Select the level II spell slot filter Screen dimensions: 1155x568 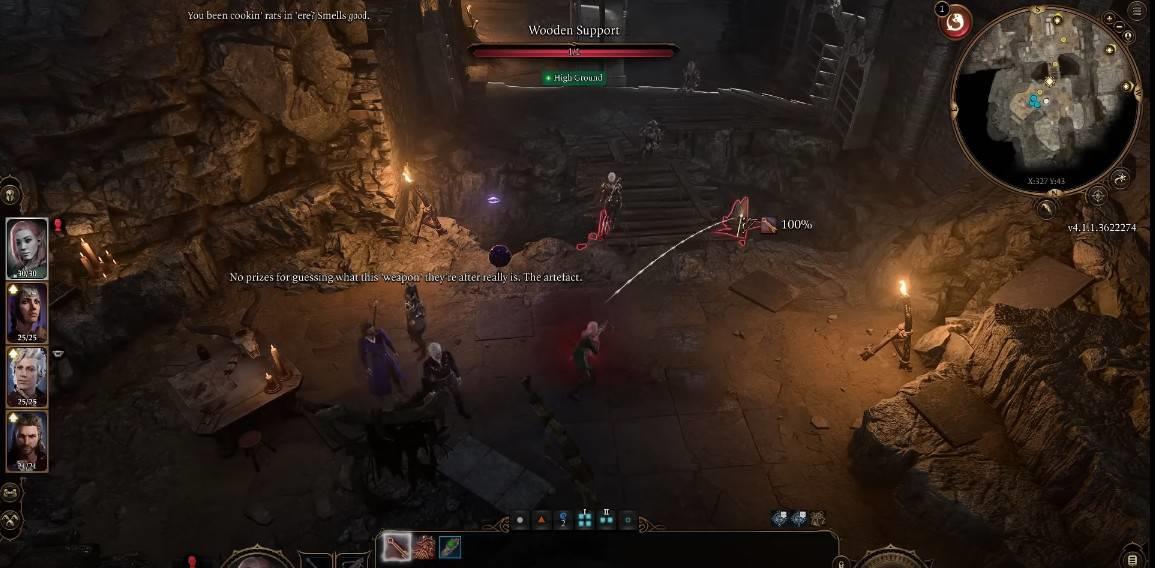pos(606,519)
